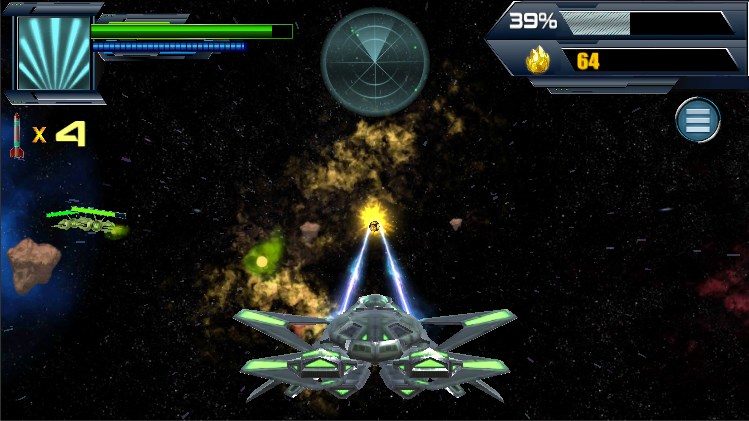Click the circular radar display
This screenshot has height=421, width=749.
click(x=375, y=62)
